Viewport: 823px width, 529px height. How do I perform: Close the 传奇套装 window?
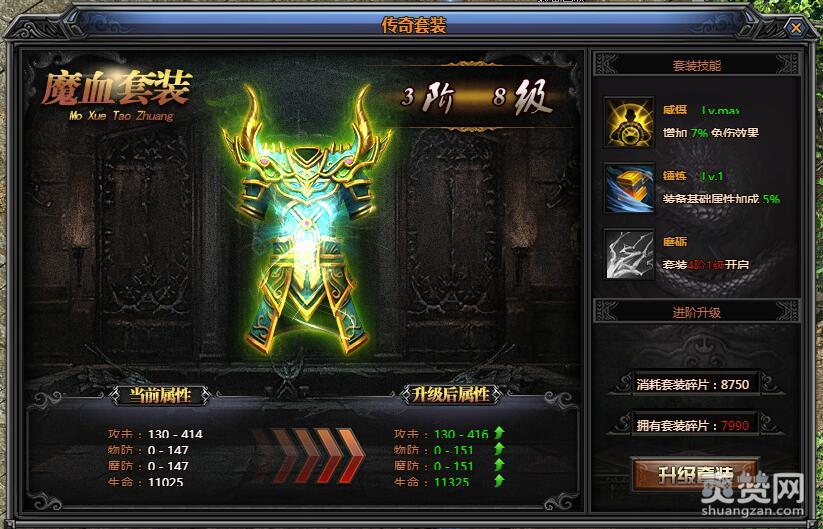coord(796,28)
